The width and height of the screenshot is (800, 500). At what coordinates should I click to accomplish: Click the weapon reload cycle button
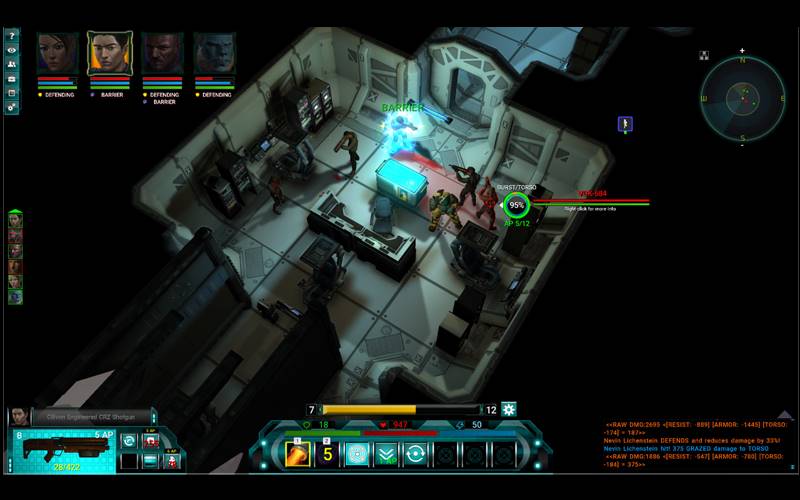coord(128,441)
